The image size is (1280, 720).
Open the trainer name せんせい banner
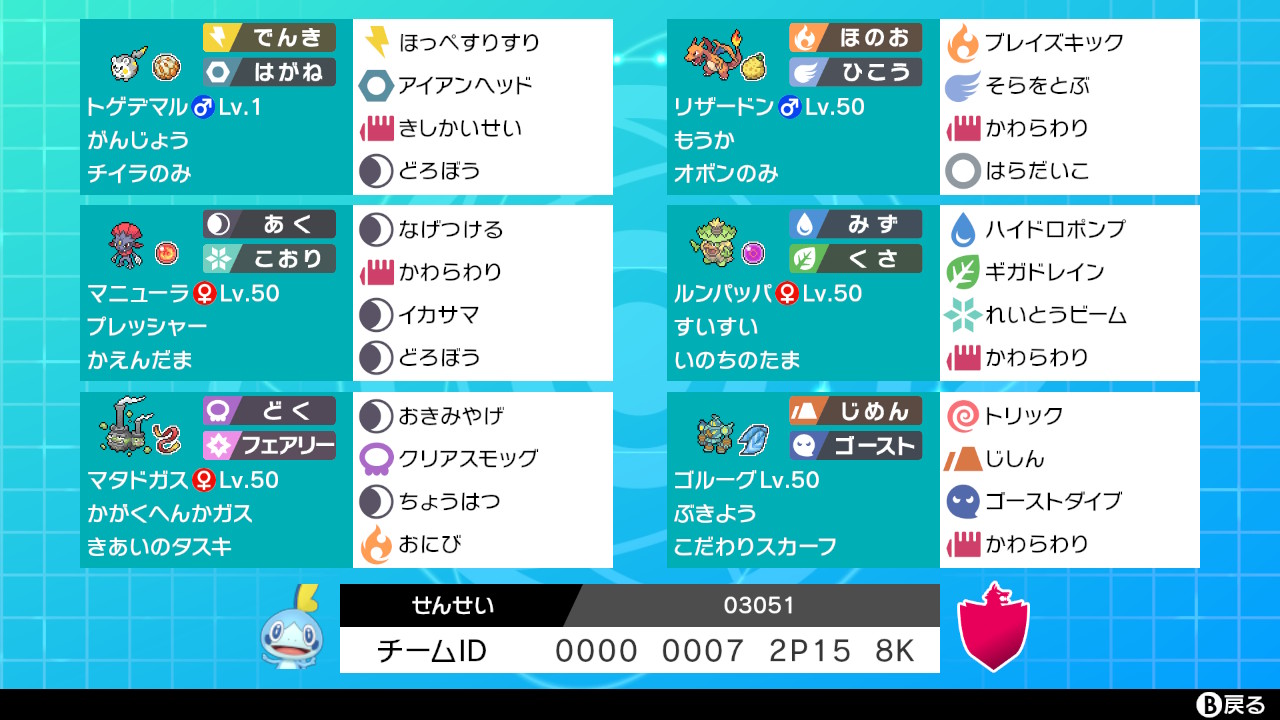[455, 605]
